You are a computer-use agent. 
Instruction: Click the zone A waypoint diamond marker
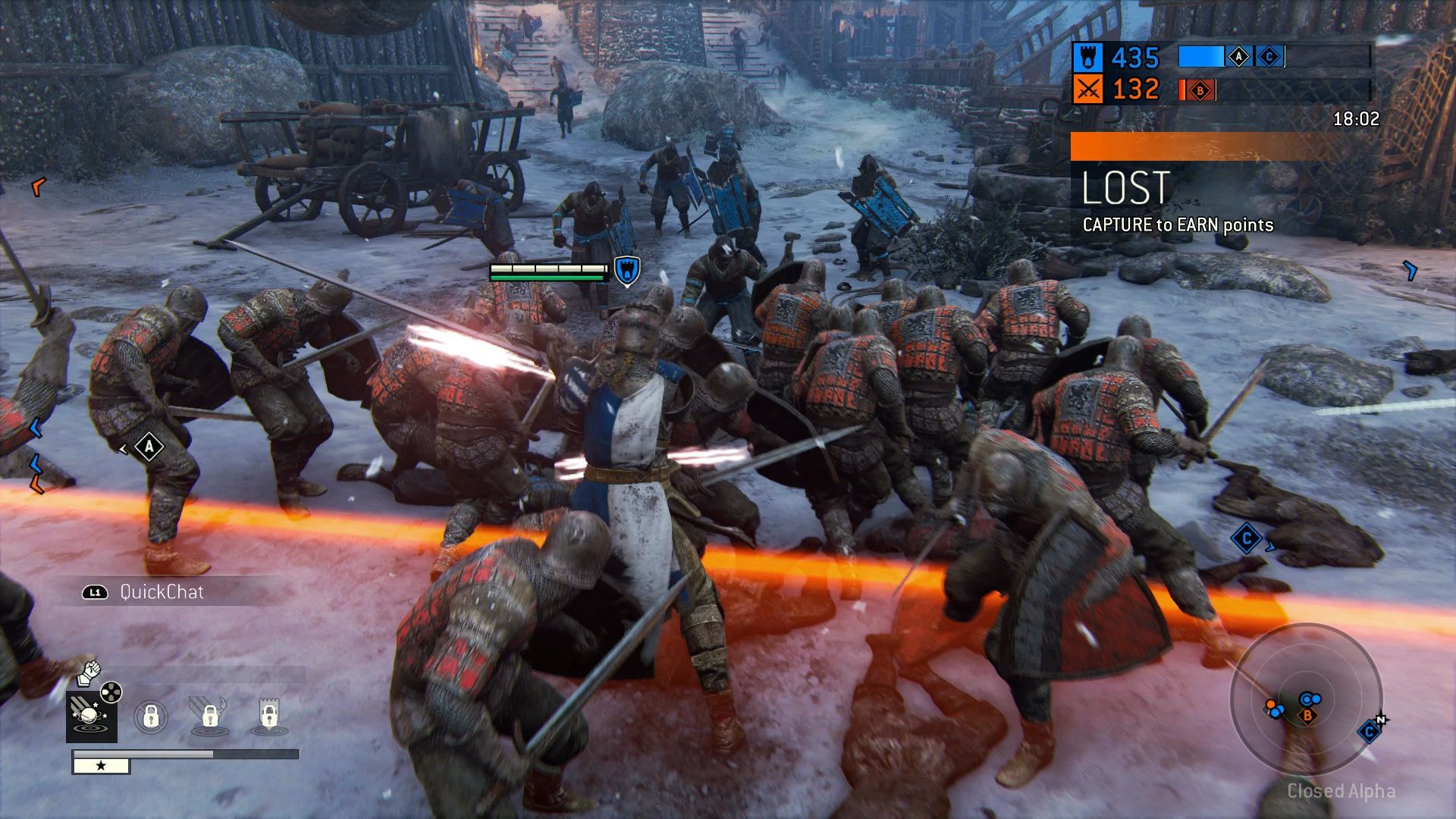(149, 447)
